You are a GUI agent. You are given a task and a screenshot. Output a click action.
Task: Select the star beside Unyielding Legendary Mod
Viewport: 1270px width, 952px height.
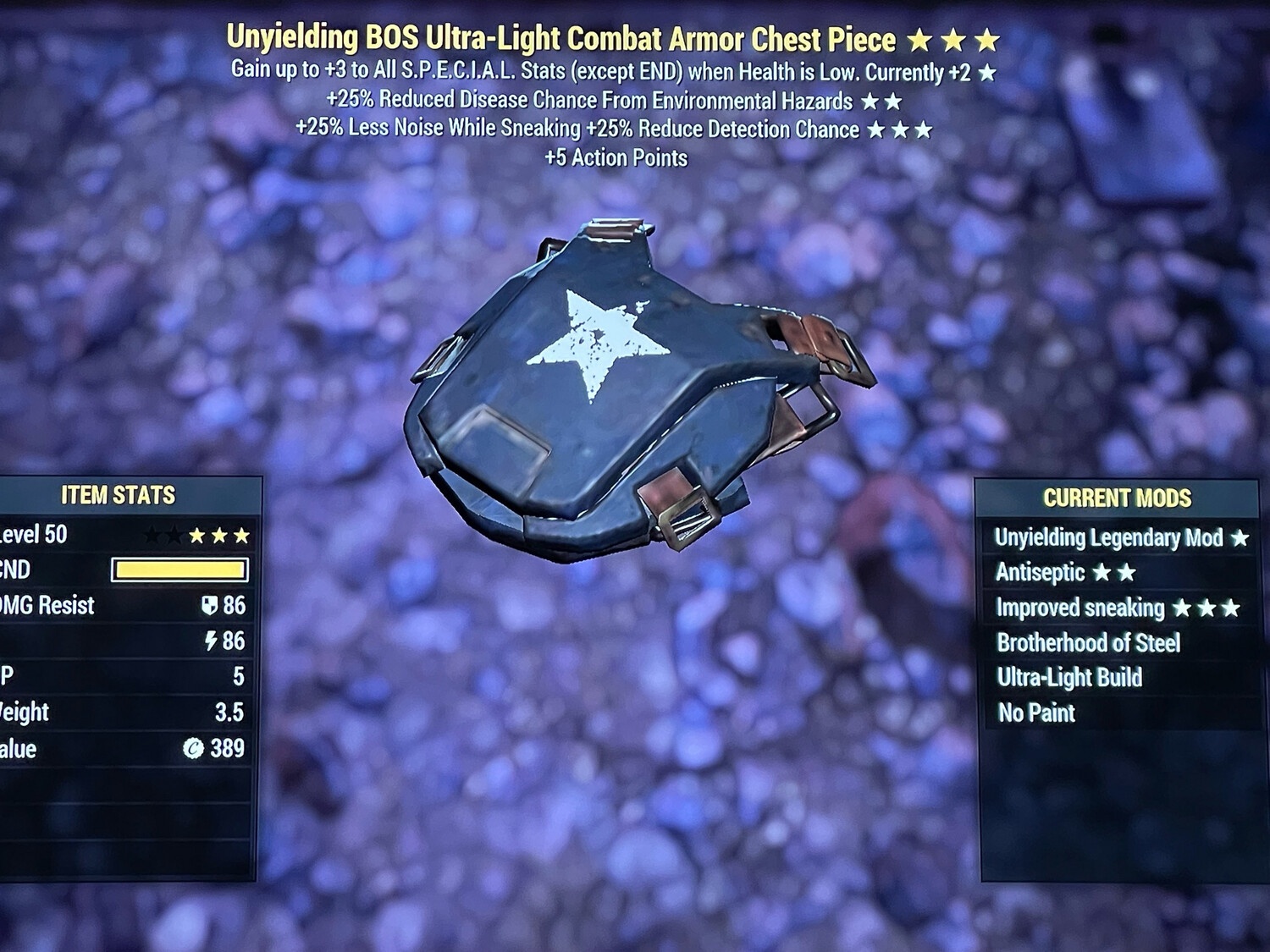(1241, 537)
